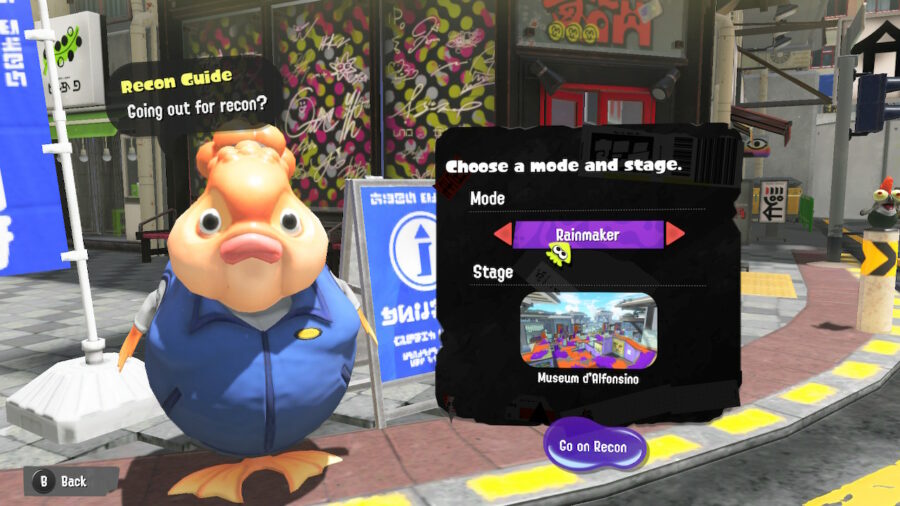The image size is (900, 506).
Task: Select the Museum d'Alfonsino stage thumbnail
Action: [588, 330]
